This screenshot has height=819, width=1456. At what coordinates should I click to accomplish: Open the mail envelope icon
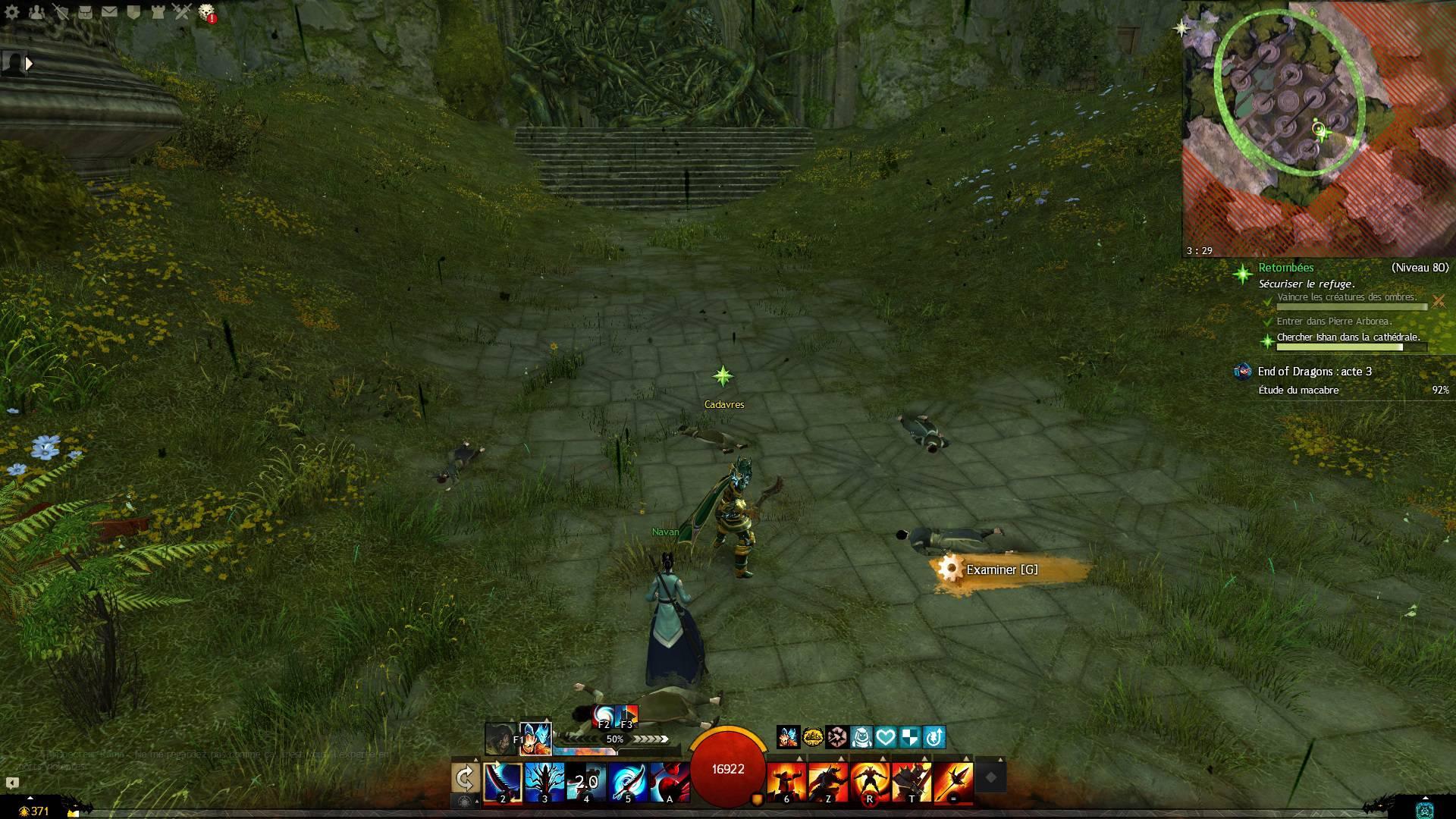pos(109,12)
